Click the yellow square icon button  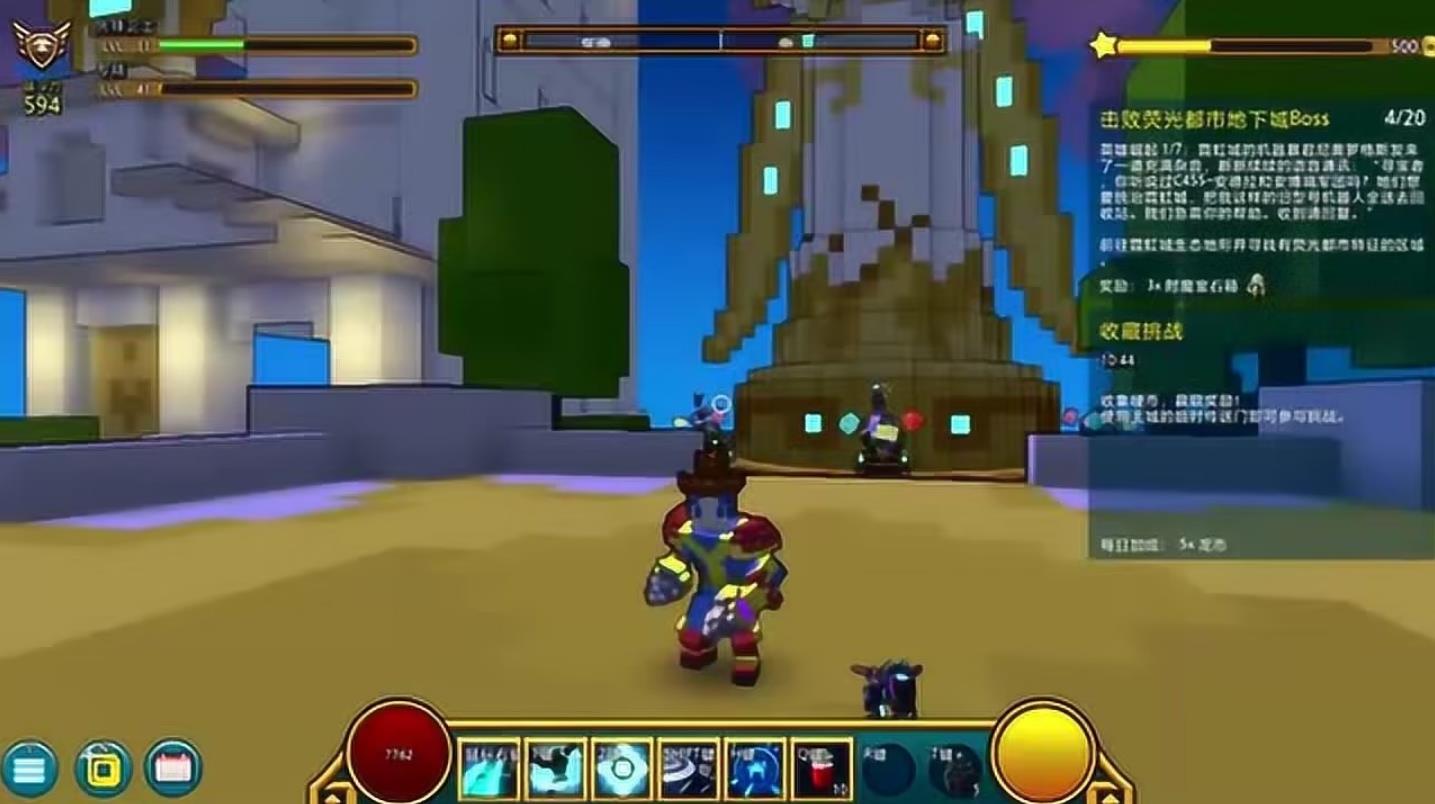(x=103, y=768)
